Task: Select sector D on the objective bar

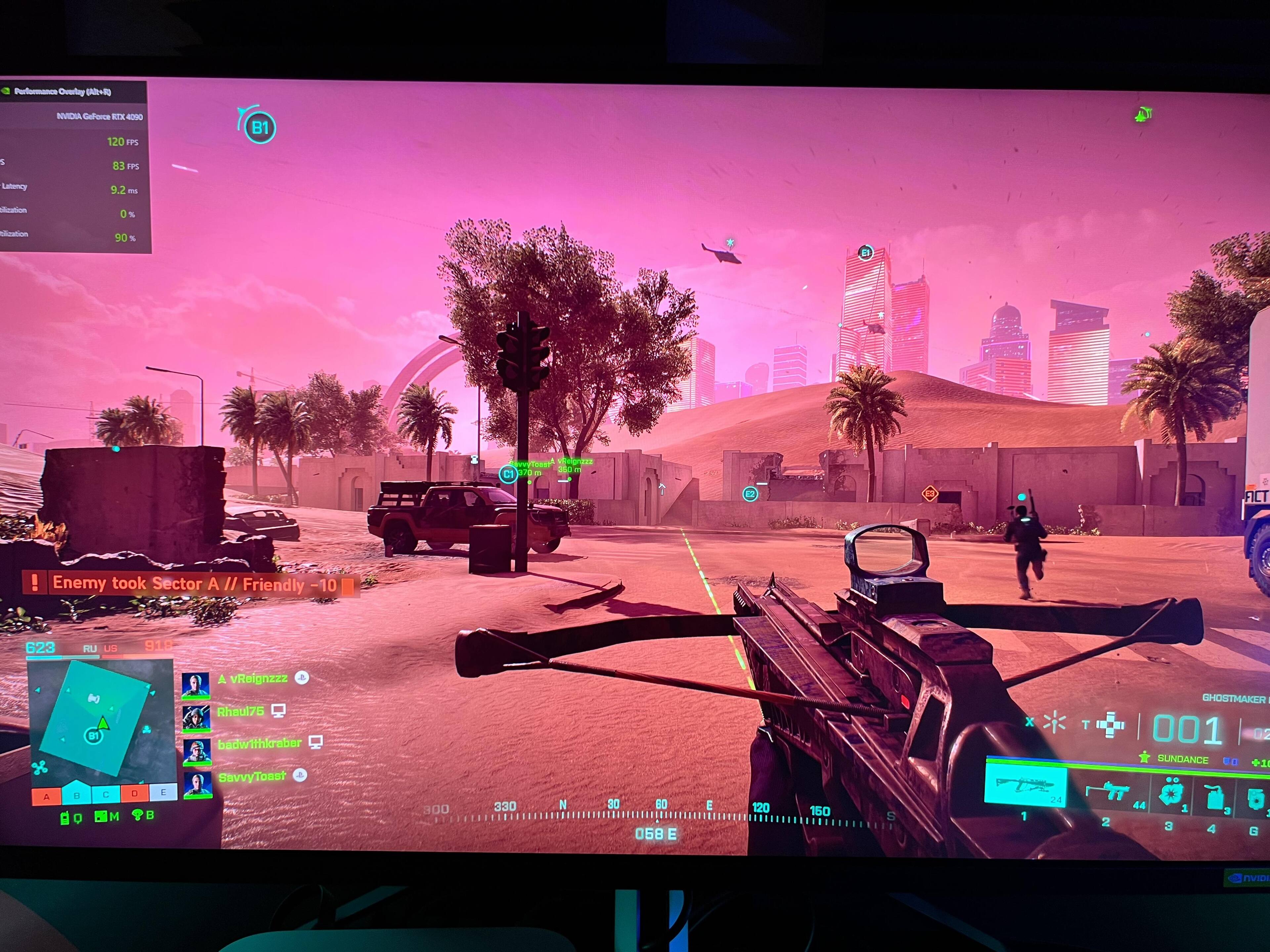Action: coord(134,794)
